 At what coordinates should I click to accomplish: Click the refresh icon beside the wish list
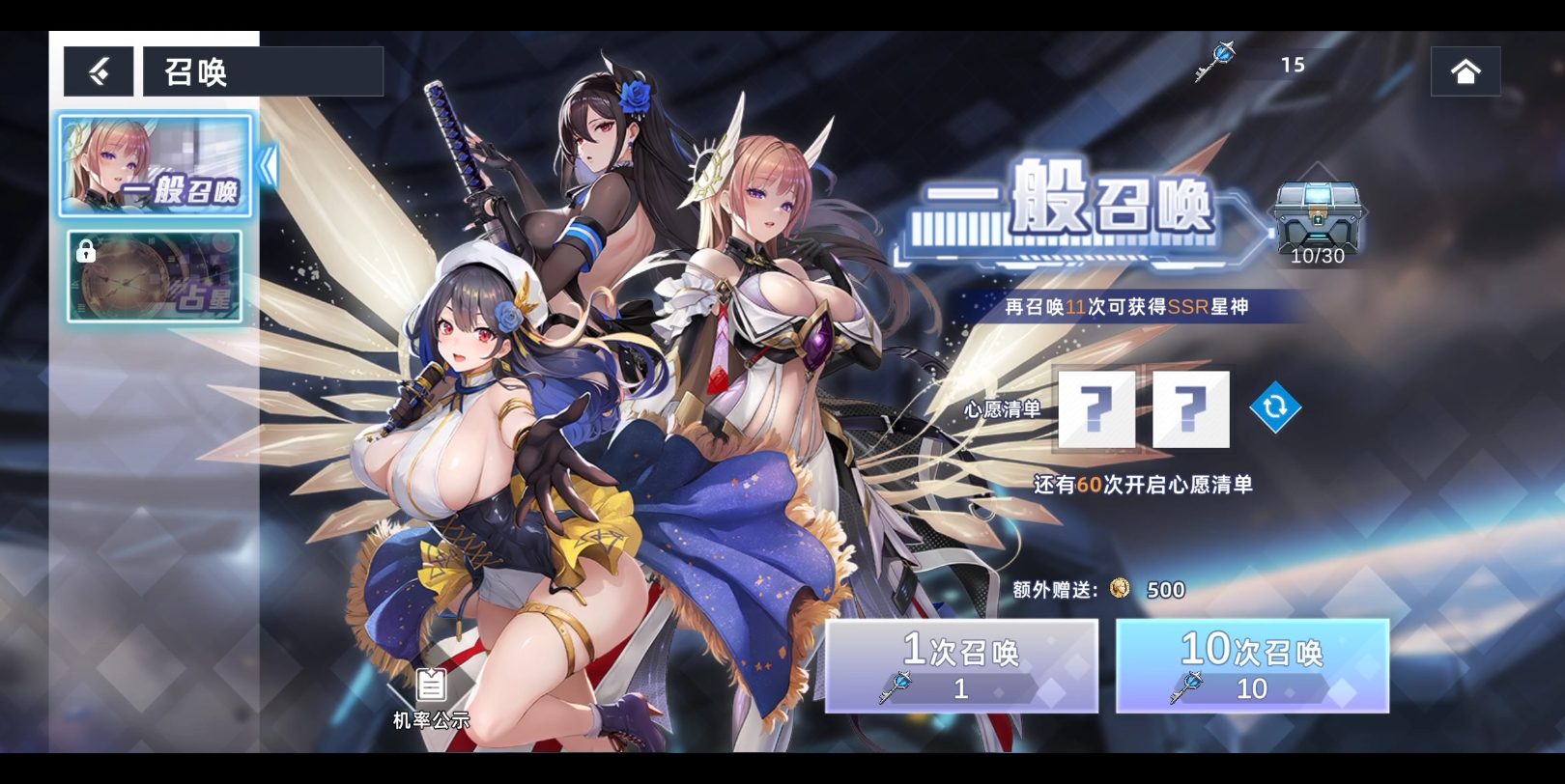1276,407
